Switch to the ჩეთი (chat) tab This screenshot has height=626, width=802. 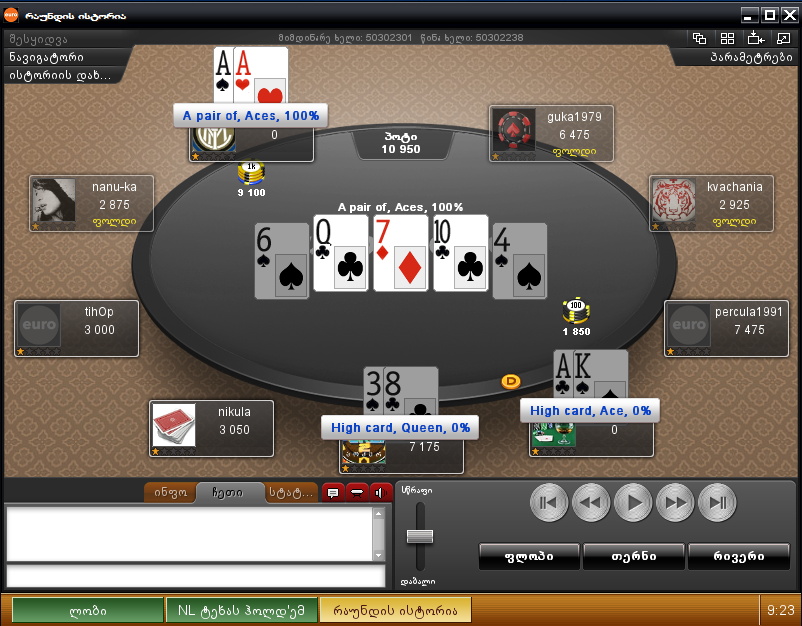pos(228,492)
